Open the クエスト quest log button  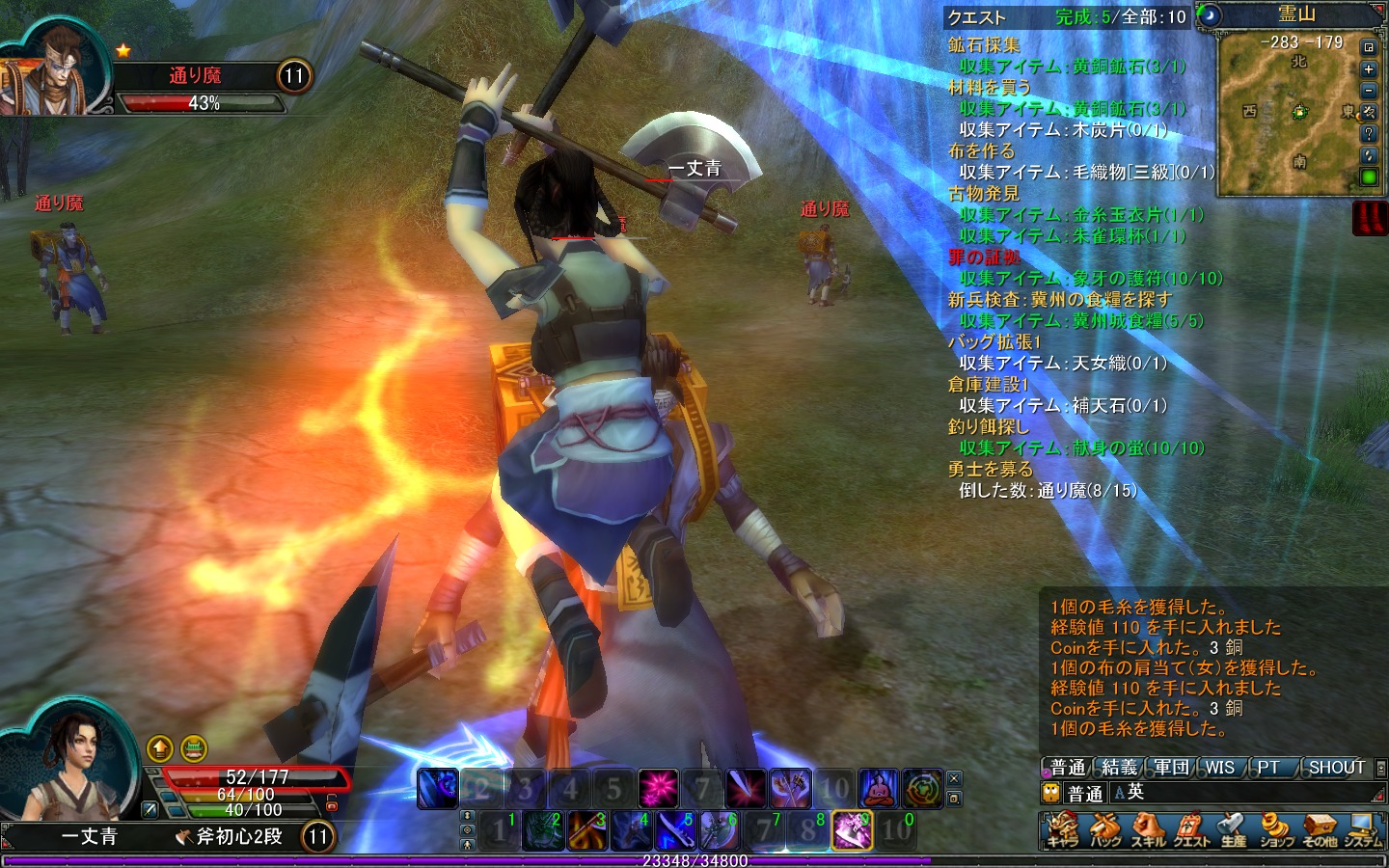(1190, 829)
